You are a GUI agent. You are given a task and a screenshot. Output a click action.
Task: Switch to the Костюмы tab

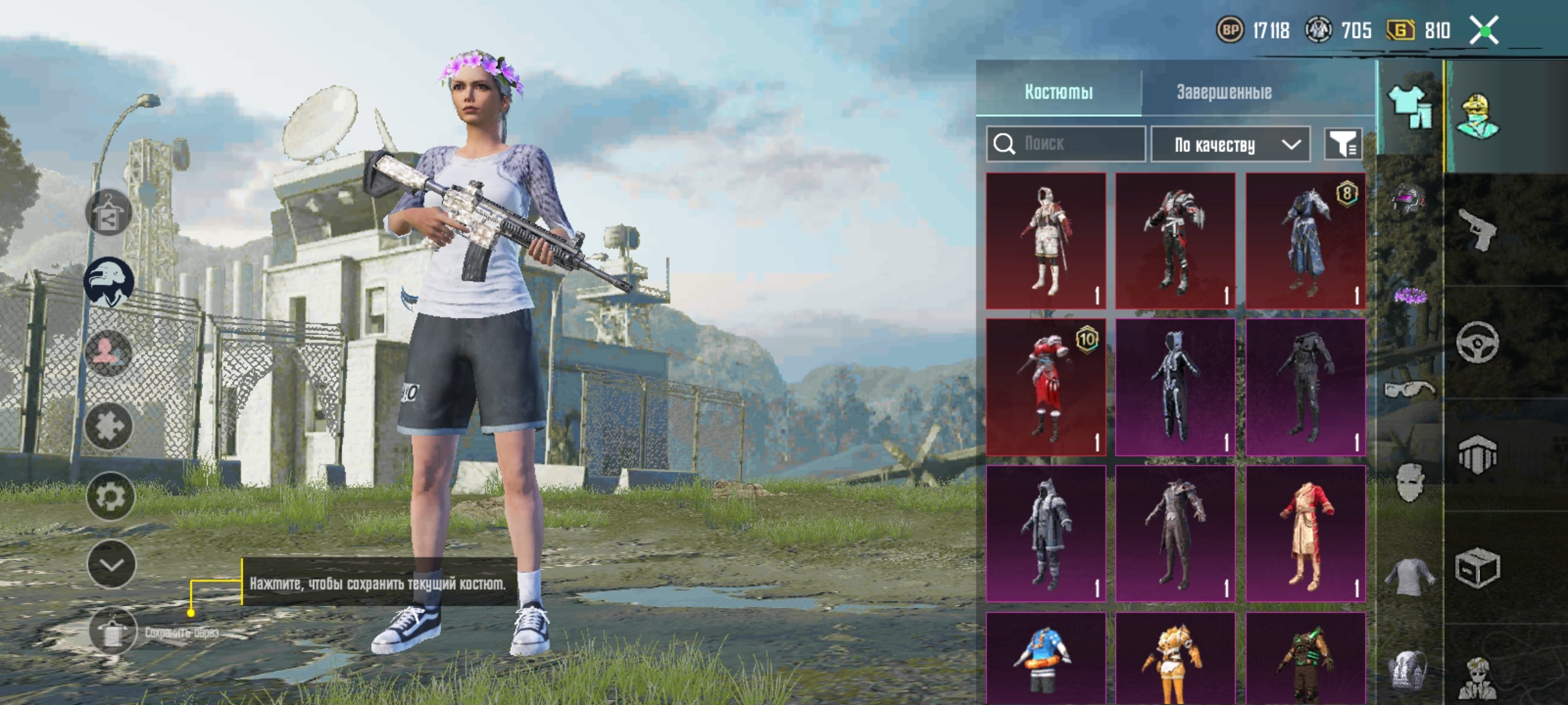pyautogui.click(x=1058, y=92)
